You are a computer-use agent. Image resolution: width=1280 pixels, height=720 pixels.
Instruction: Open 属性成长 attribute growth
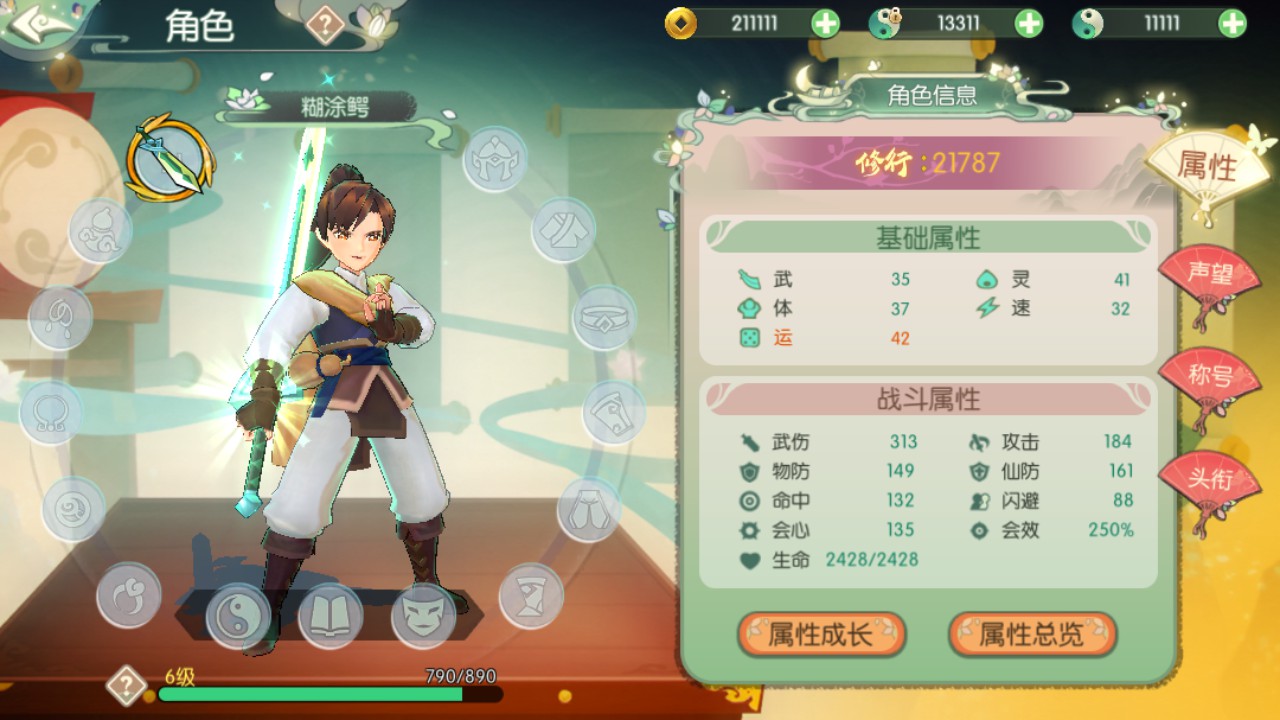tap(821, 634)
